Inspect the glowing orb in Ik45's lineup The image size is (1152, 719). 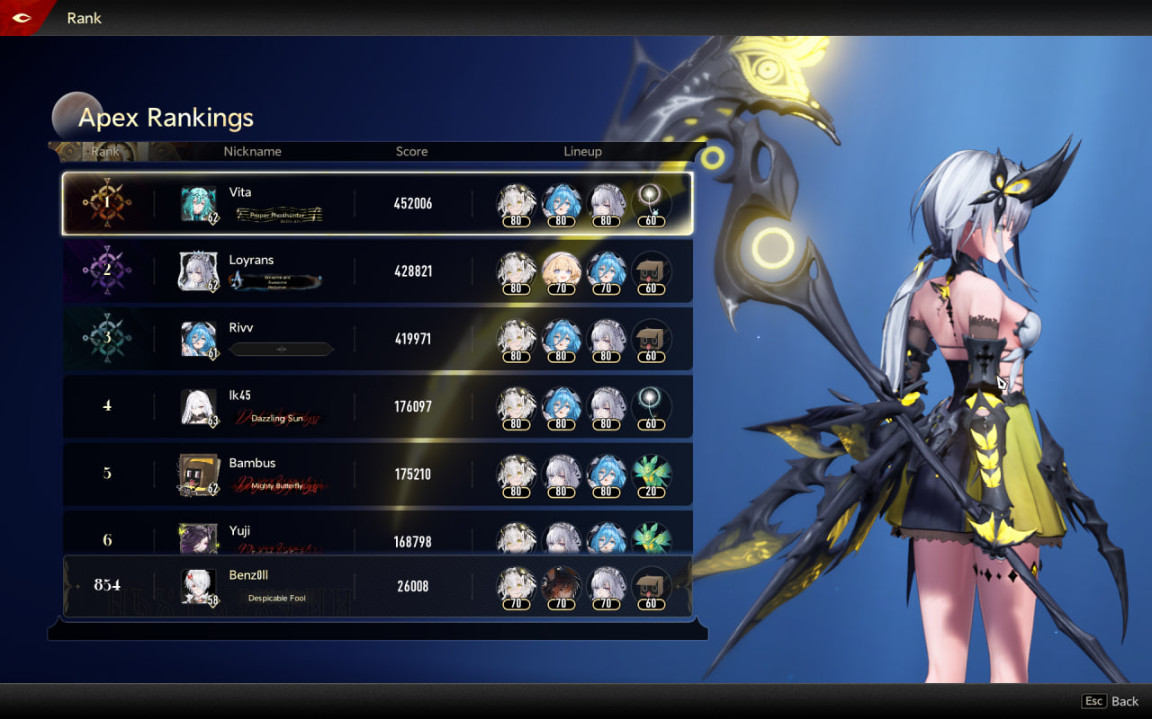coord(651,405)
